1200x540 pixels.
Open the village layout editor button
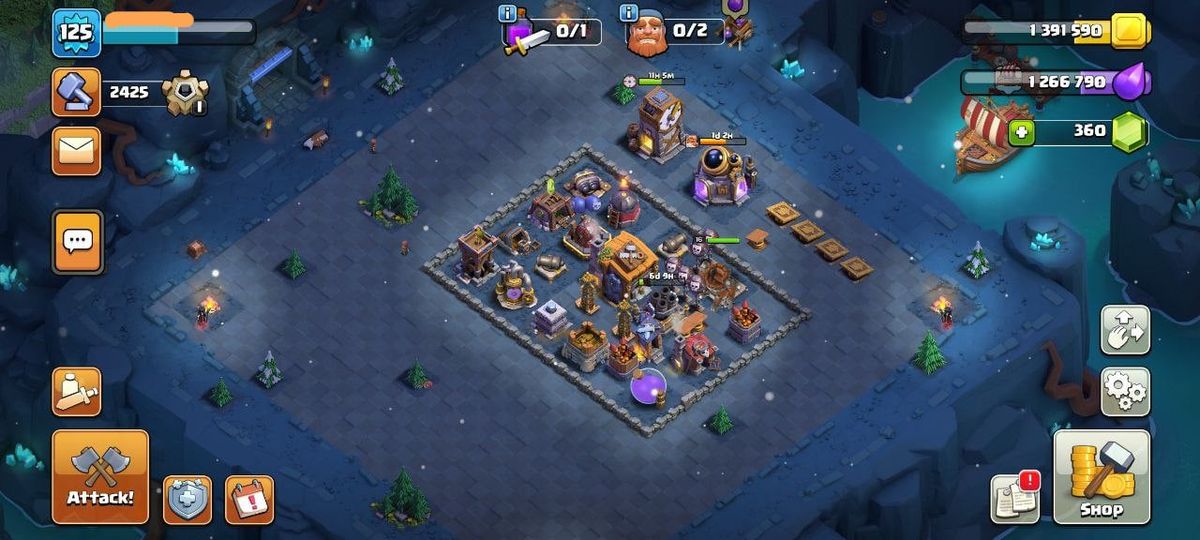coord(1125,330)
